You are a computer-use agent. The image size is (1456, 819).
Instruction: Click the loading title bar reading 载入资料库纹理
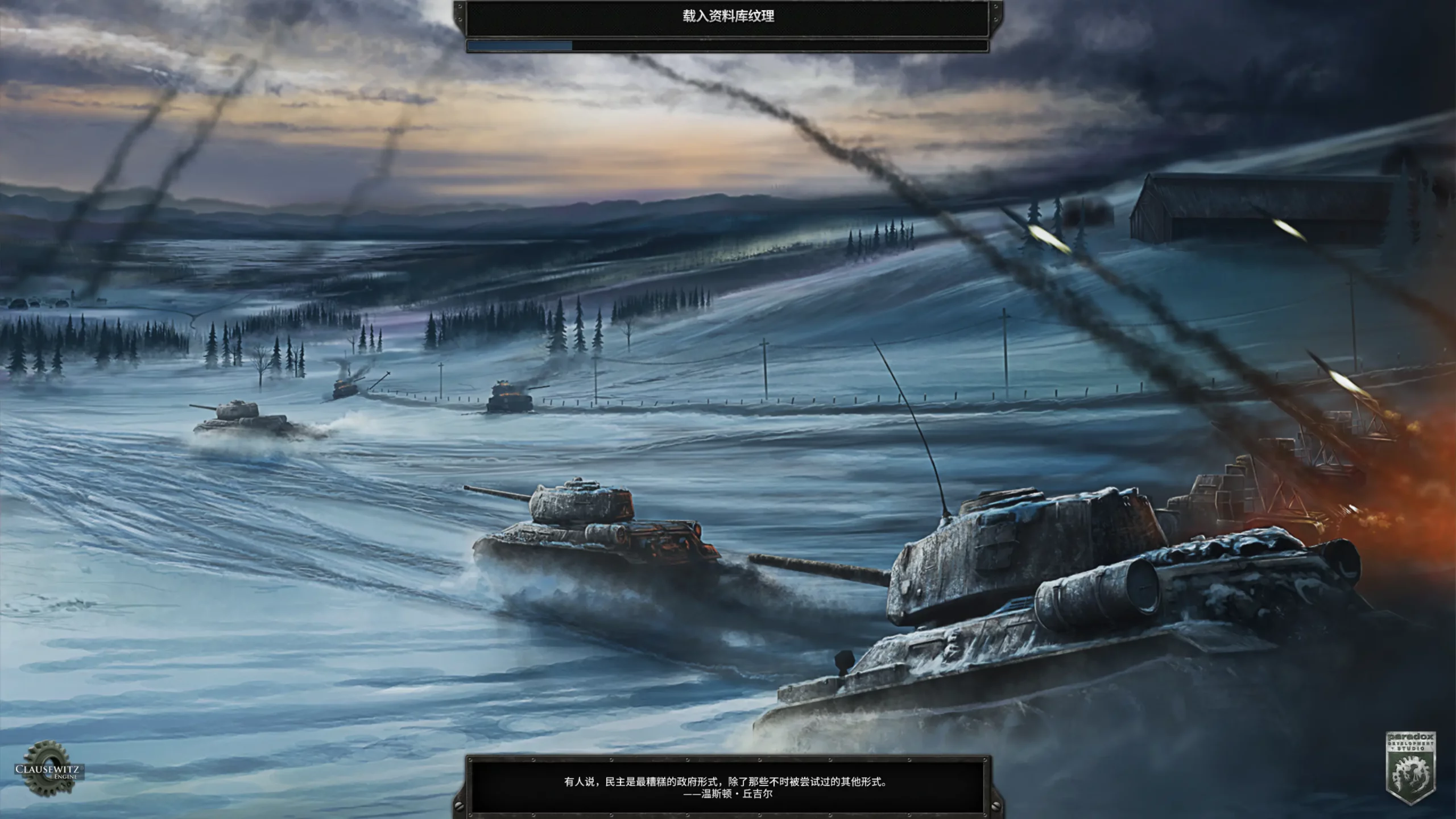(728, 15)
